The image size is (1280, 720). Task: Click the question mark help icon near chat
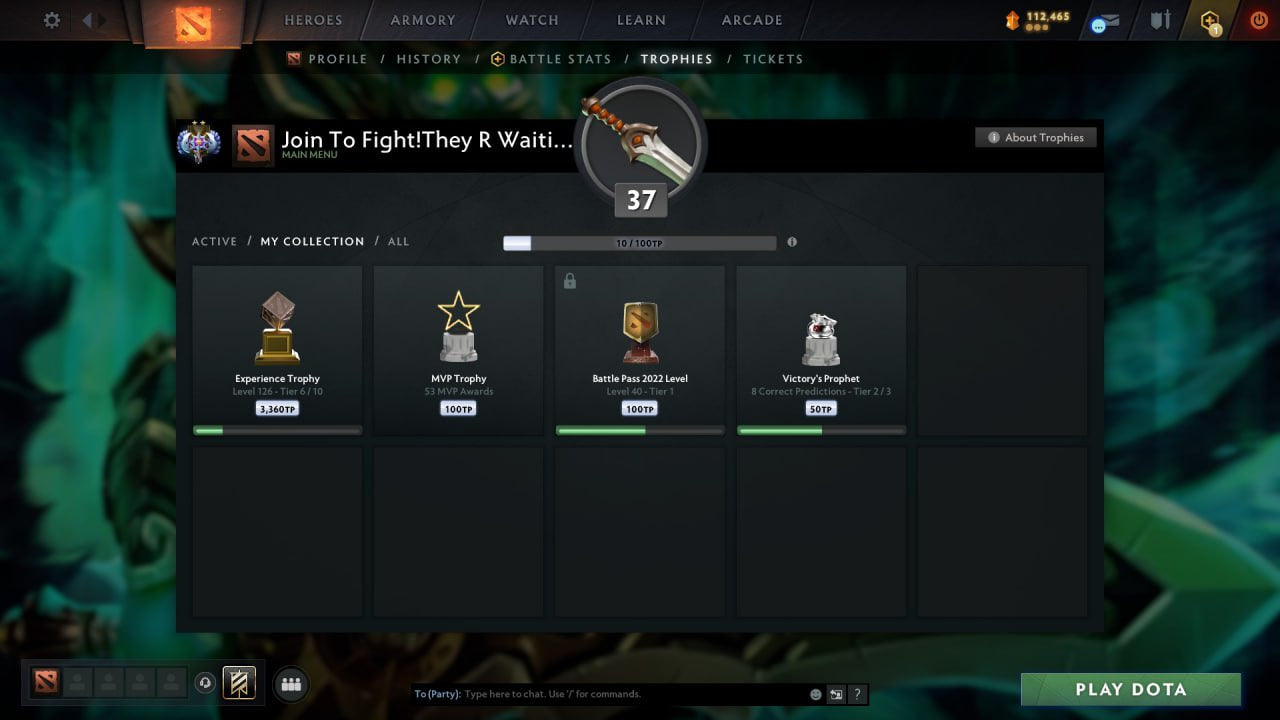857,693
